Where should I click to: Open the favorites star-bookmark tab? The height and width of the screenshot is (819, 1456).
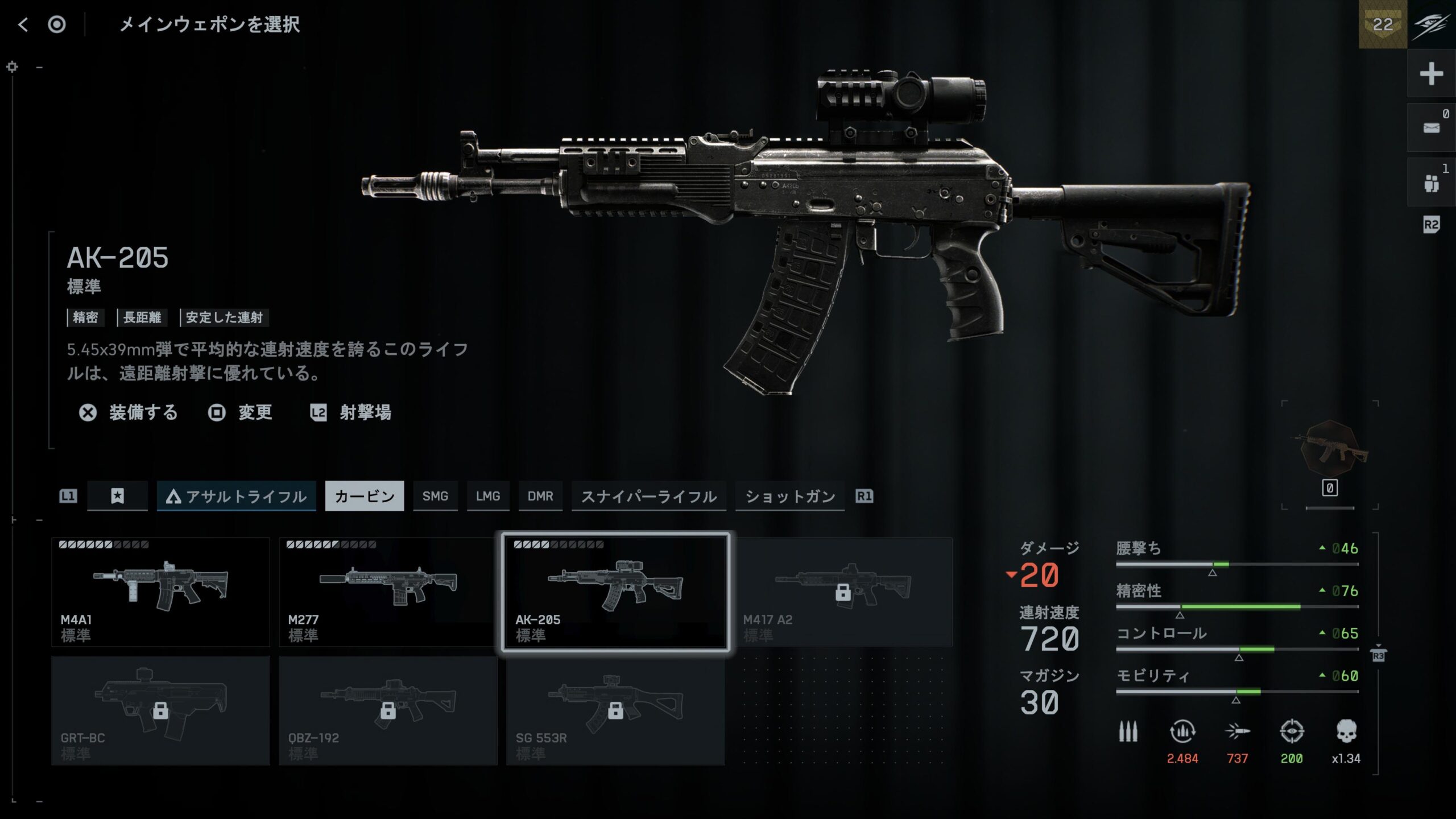click(118, 497)
